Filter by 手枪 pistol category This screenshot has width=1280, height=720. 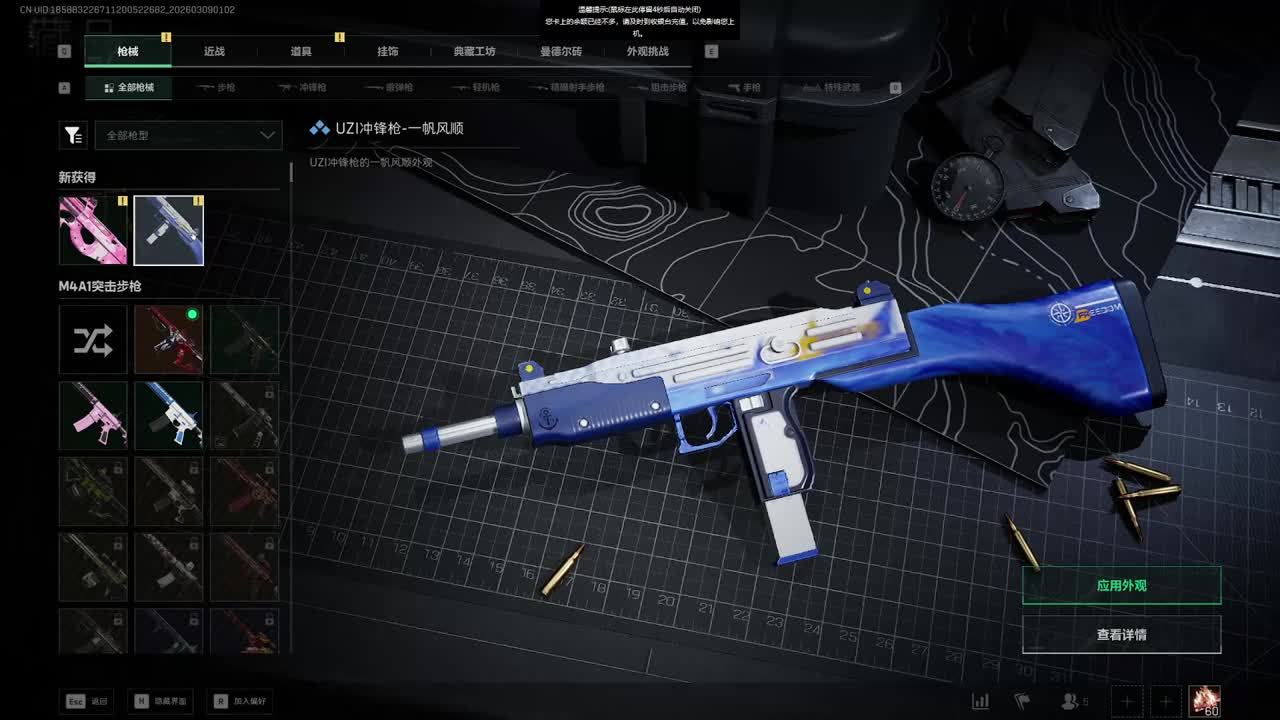pos(743,88)
